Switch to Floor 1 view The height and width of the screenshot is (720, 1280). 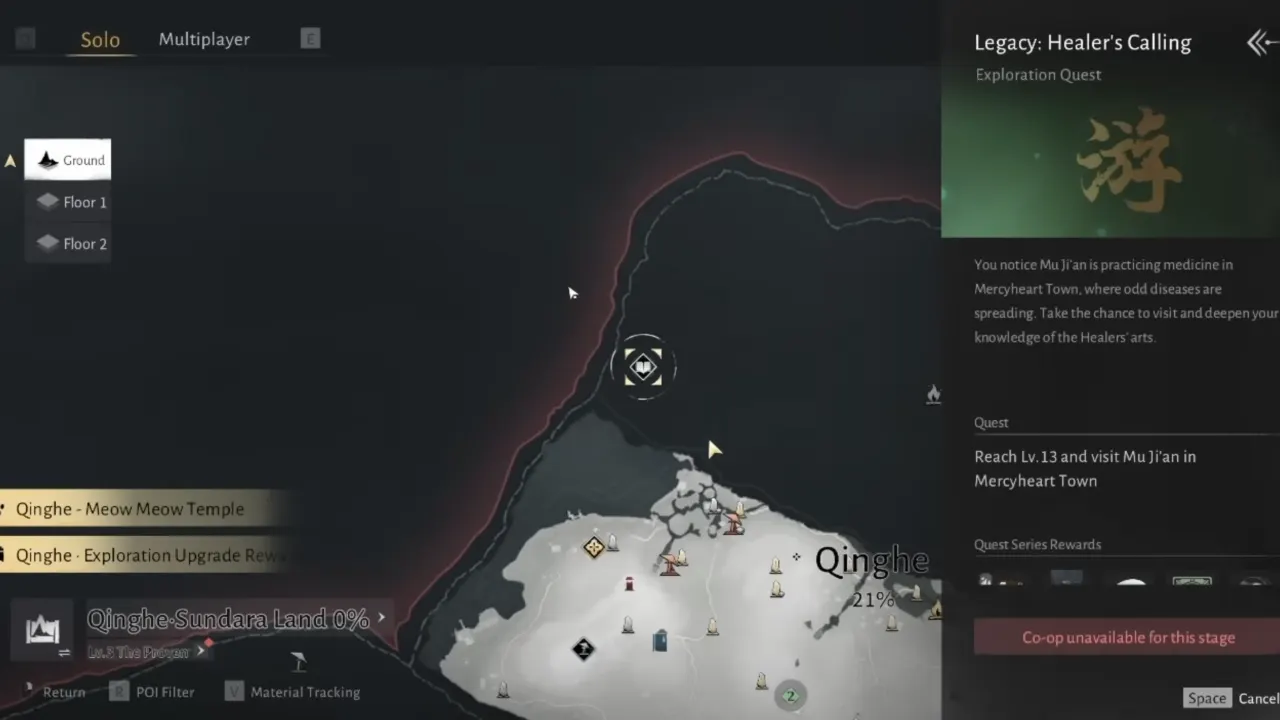click(x=68, y=202)
